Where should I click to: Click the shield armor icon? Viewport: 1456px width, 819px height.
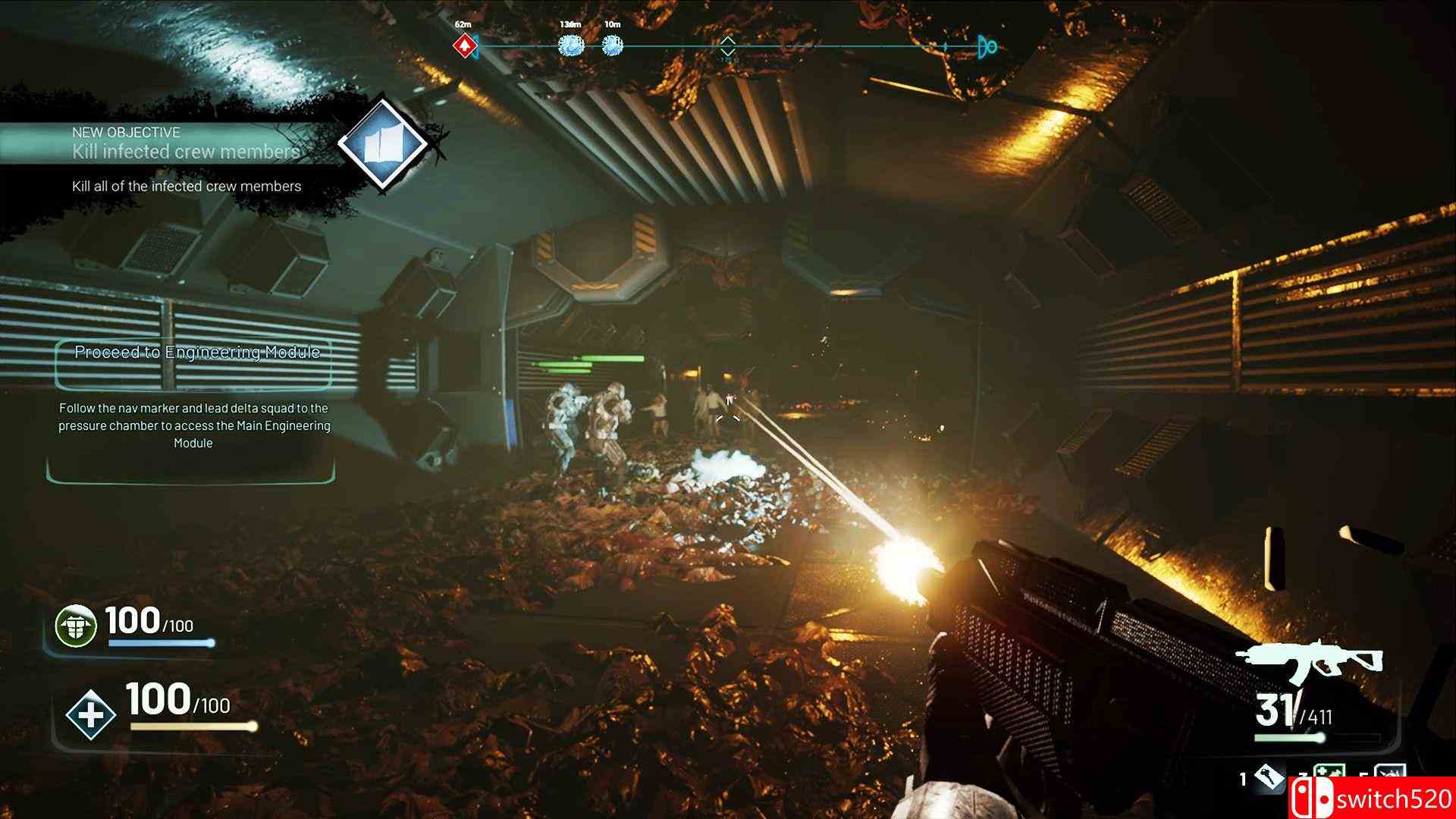(x=76, y=626)
